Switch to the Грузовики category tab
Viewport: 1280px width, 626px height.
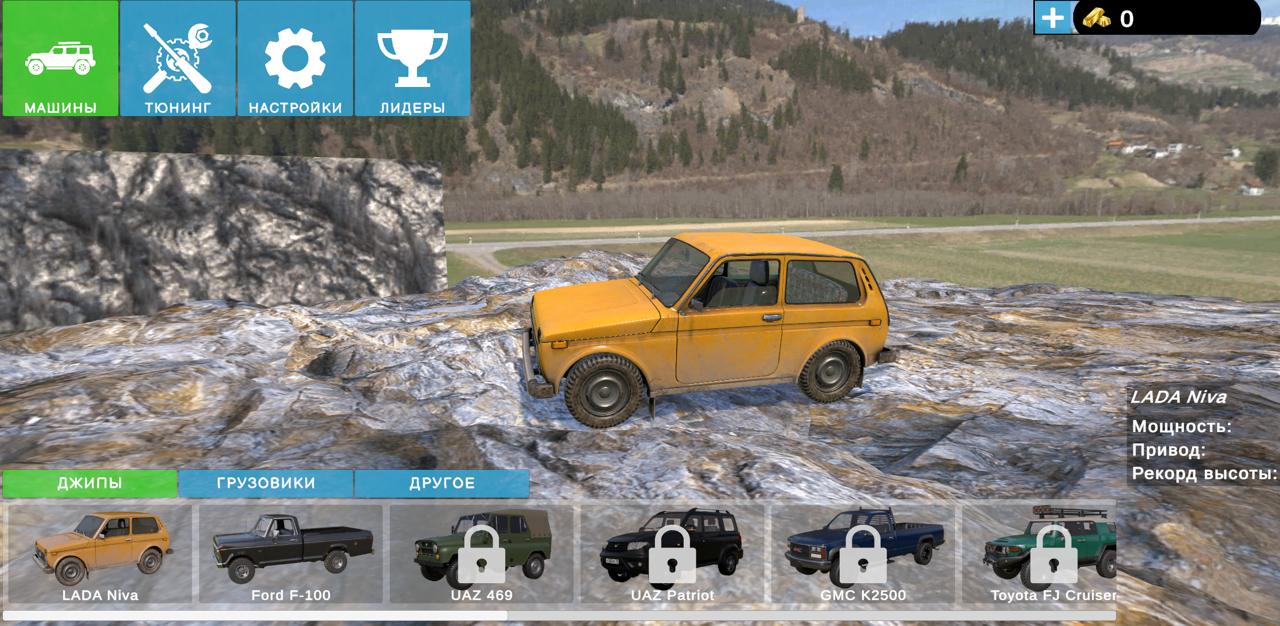[x=266, y=483]
